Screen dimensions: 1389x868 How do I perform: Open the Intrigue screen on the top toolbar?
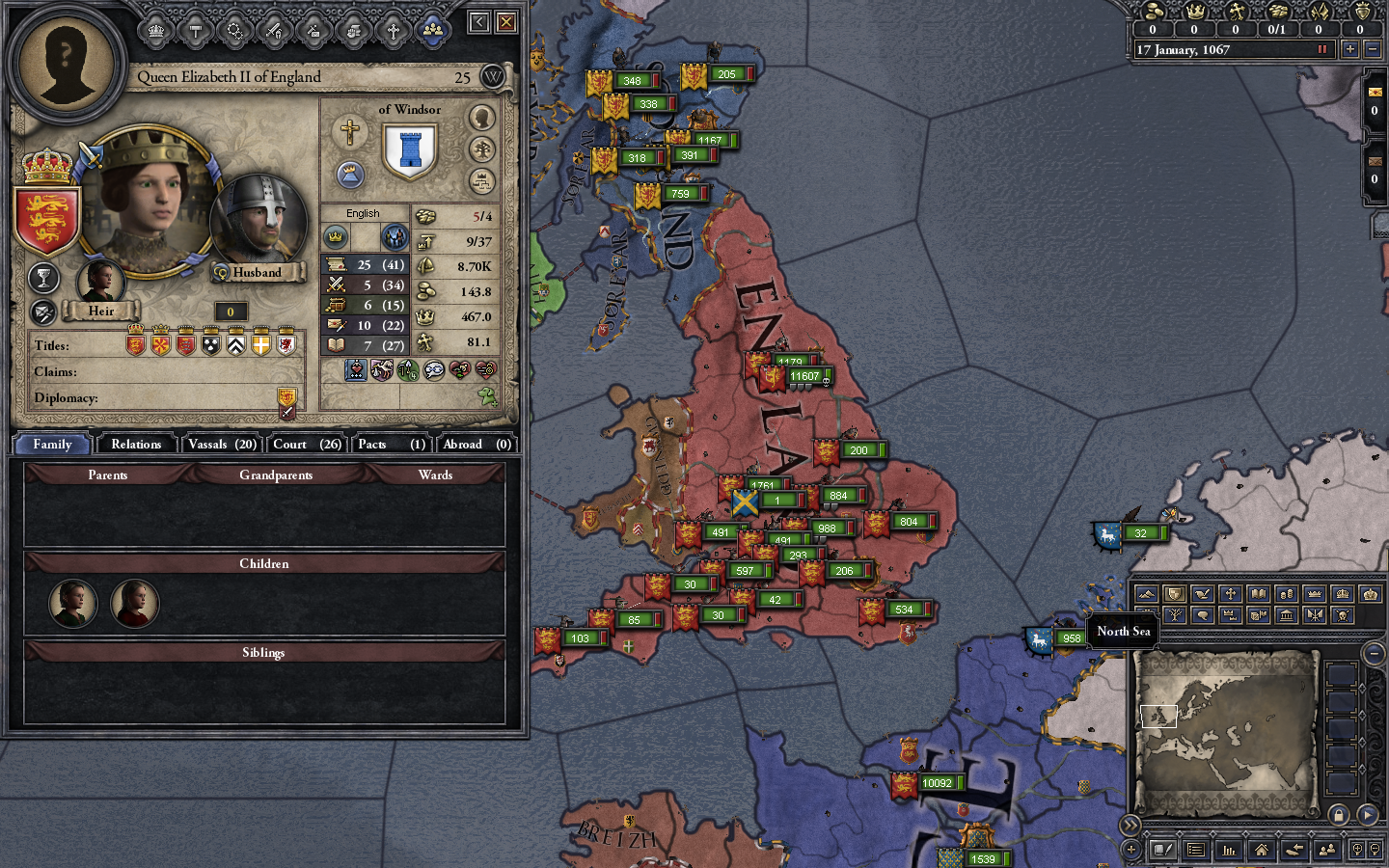click(x=313, y=30)
